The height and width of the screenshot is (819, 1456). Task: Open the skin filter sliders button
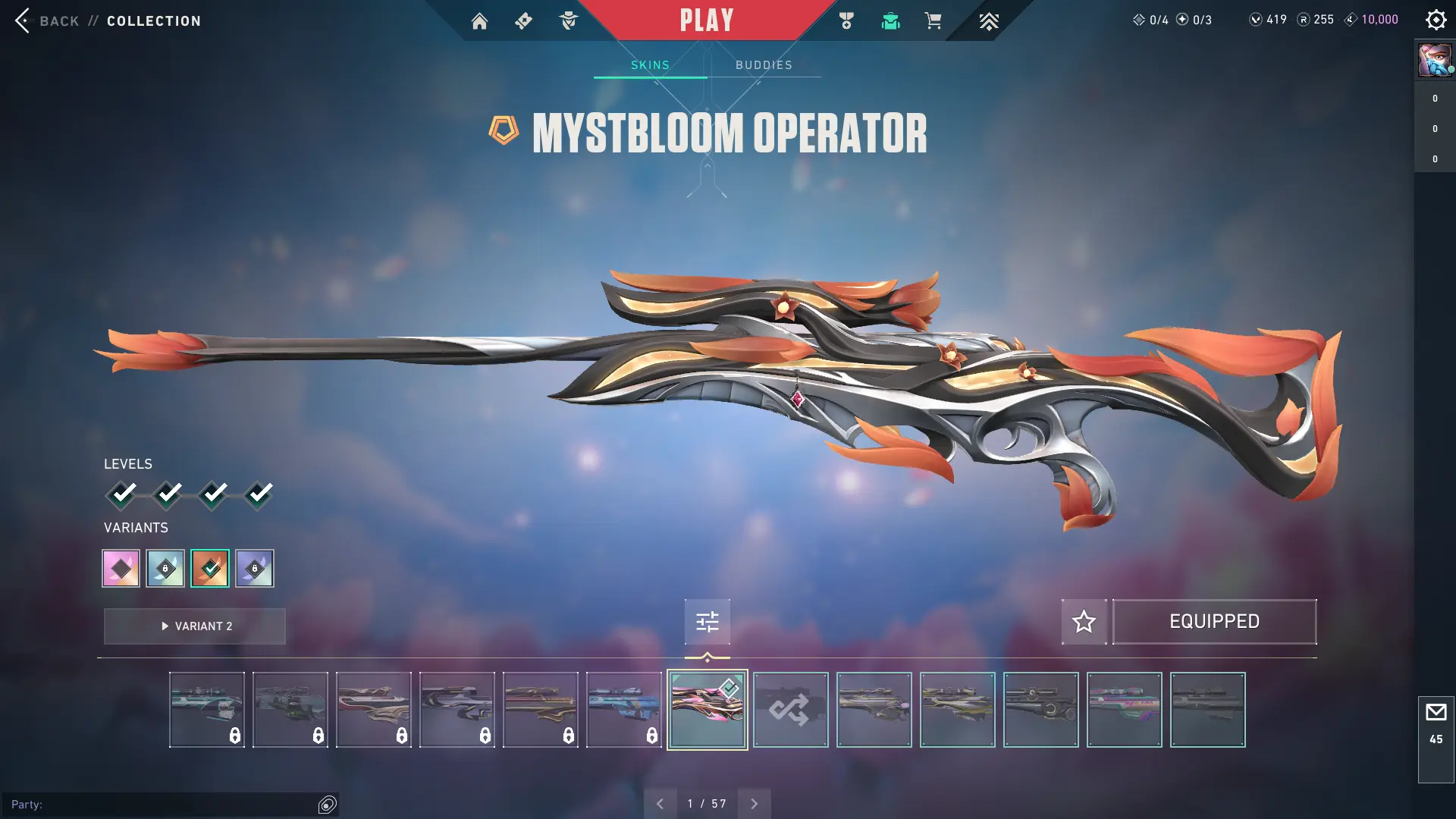click(707, 622)
